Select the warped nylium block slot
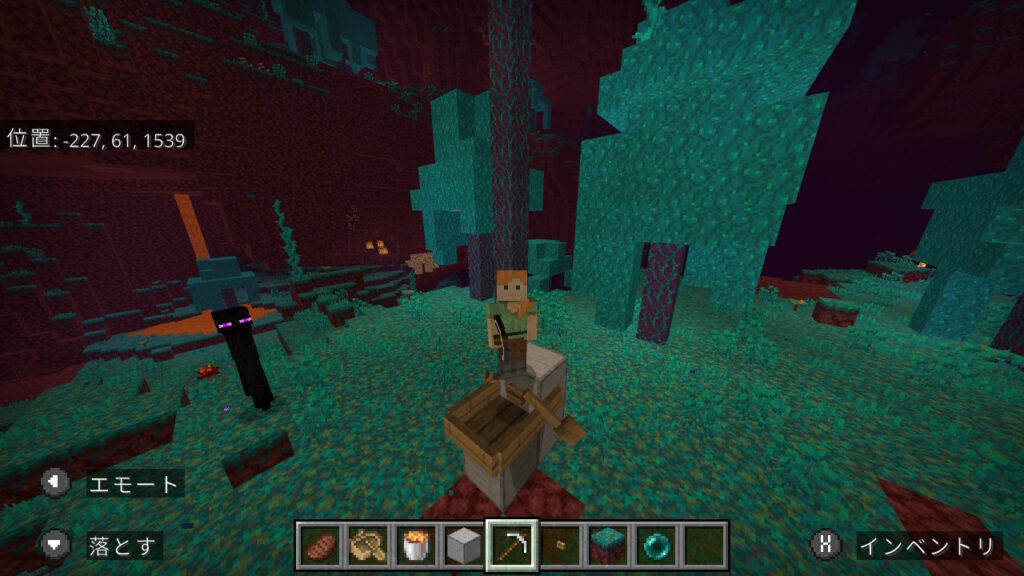The width and height of the screenshot is (1024, 576). click(608, 545)
